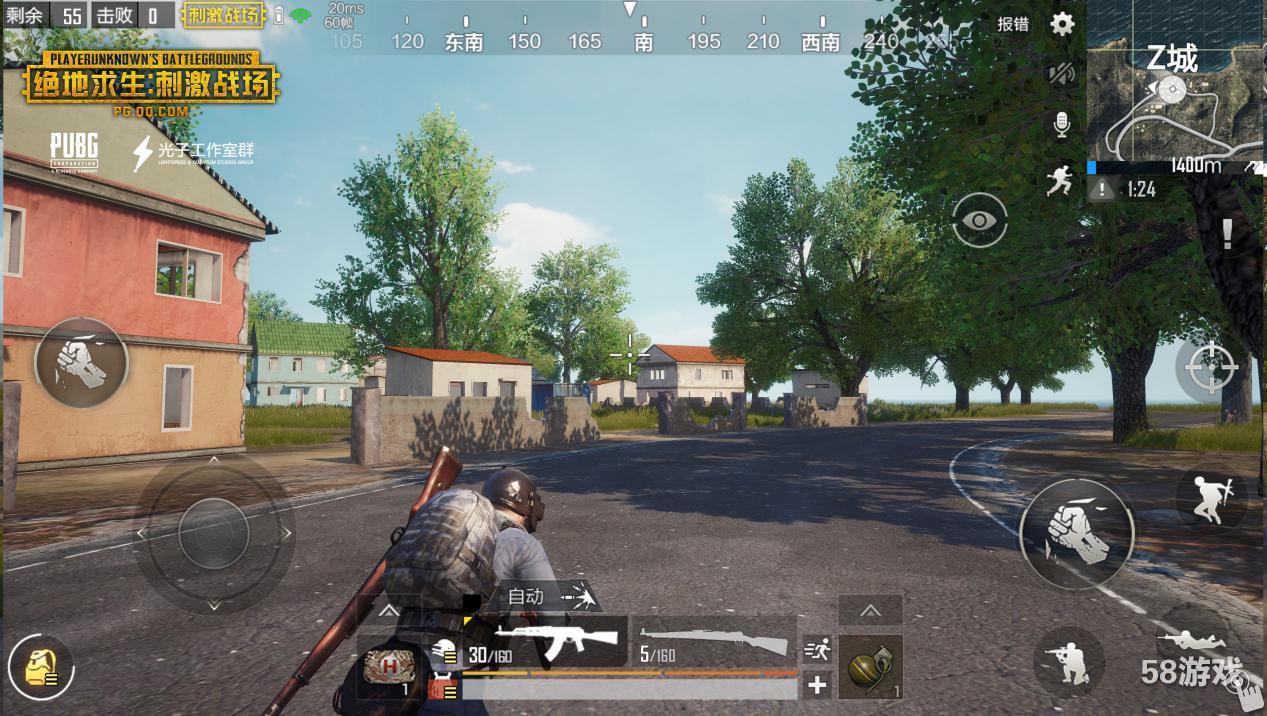Screen dimensions: 1267x716
Task: Tap the 报错 report button
Action: tap(1013, 24)
